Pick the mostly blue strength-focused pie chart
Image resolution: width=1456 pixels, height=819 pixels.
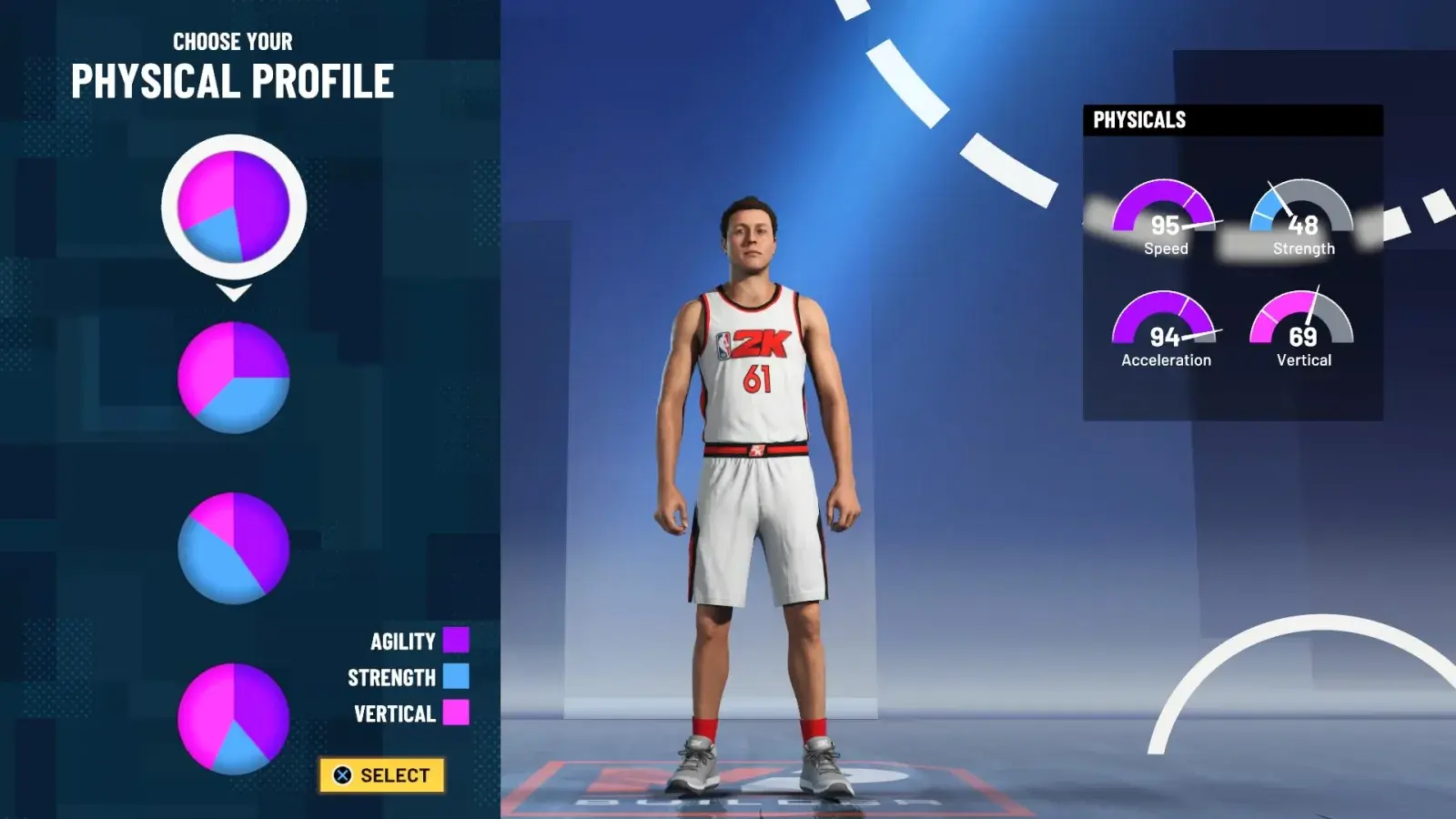(x=234, y=548)
